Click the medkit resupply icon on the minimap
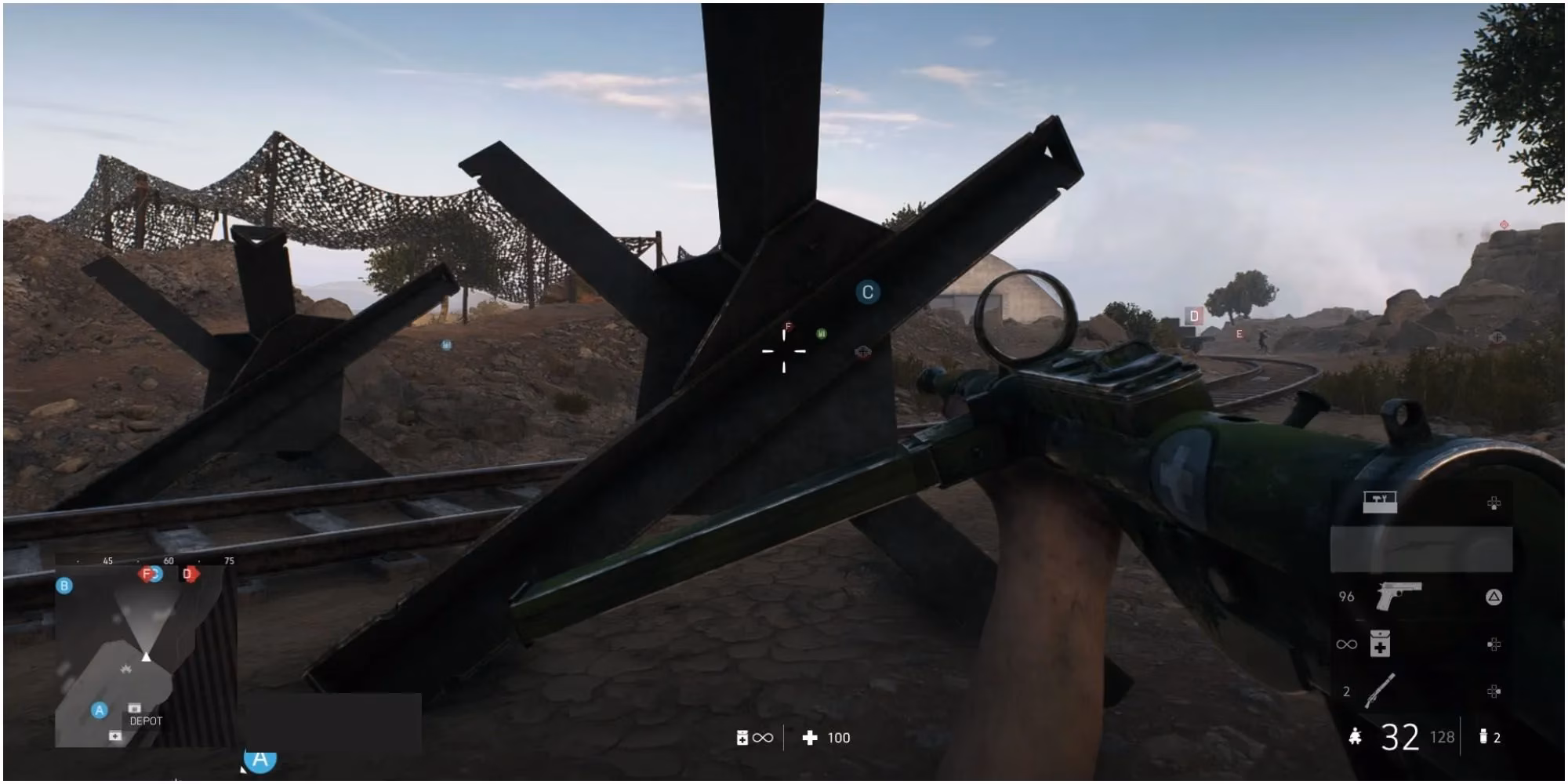Screen dimensions: 1568x784 click(115, 735)
